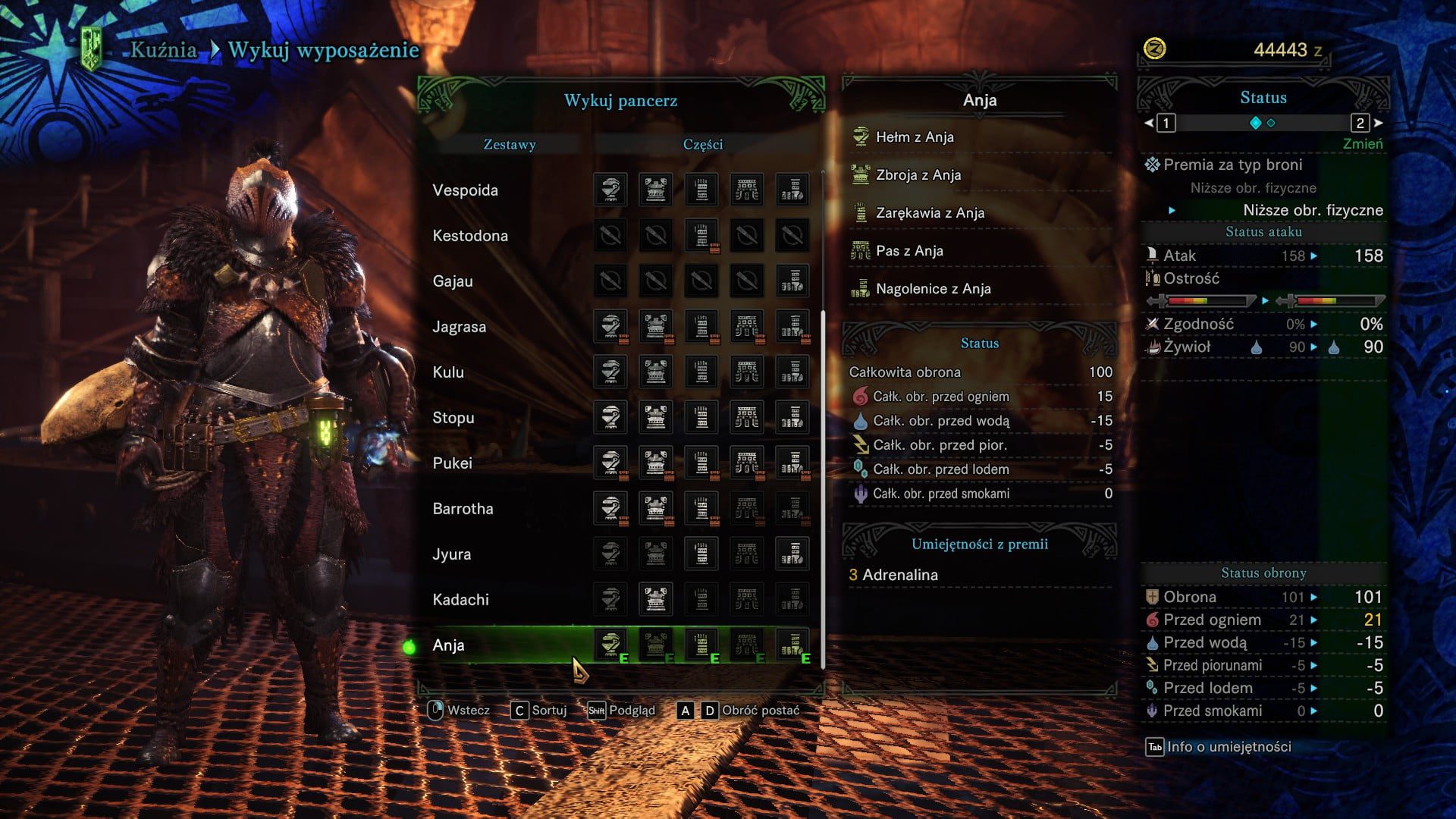Viewport: 1456px width, 819px height.
Task: Pick the Jyura set row
Action: 452,554
